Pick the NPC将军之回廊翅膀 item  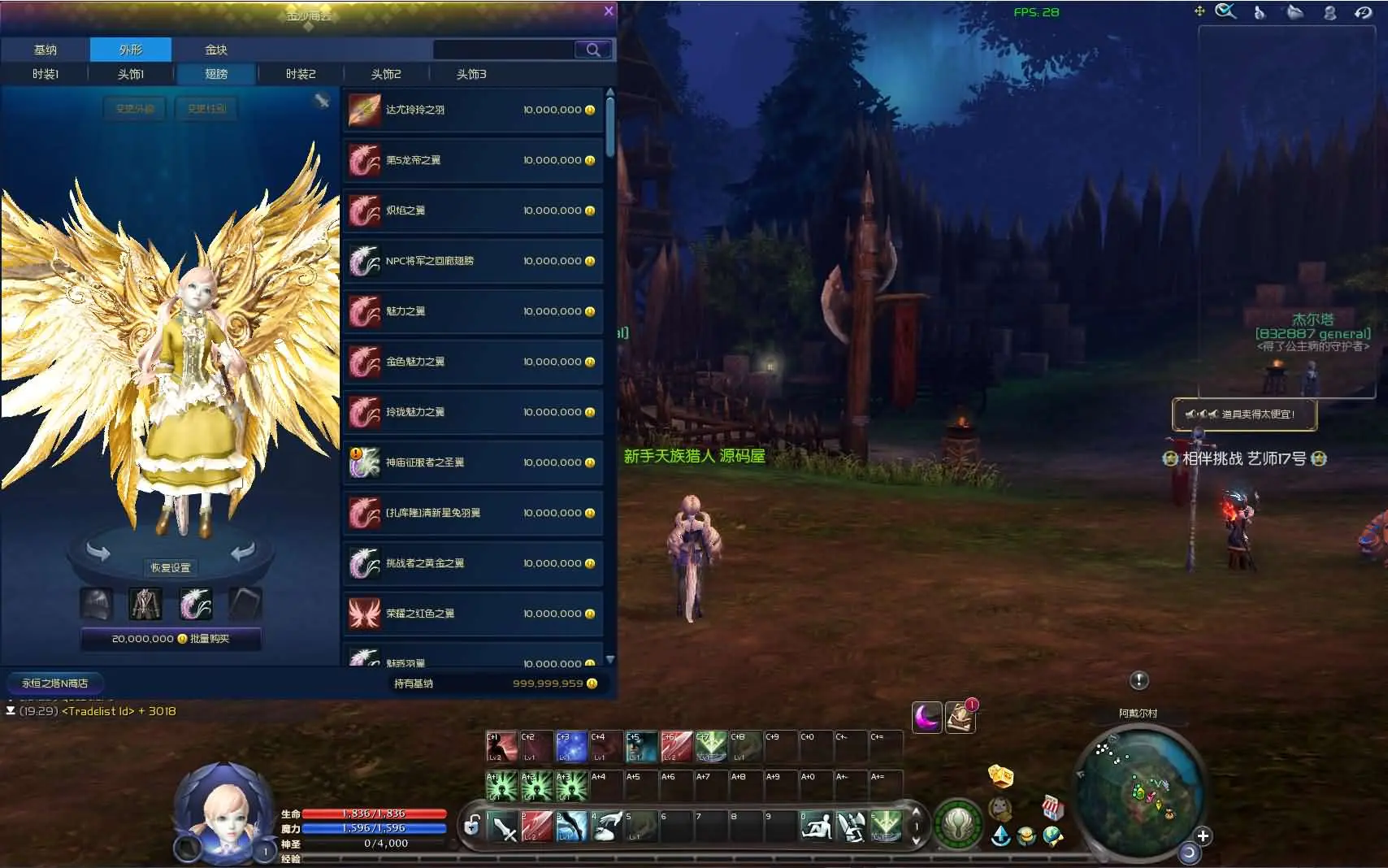[473, 262]
